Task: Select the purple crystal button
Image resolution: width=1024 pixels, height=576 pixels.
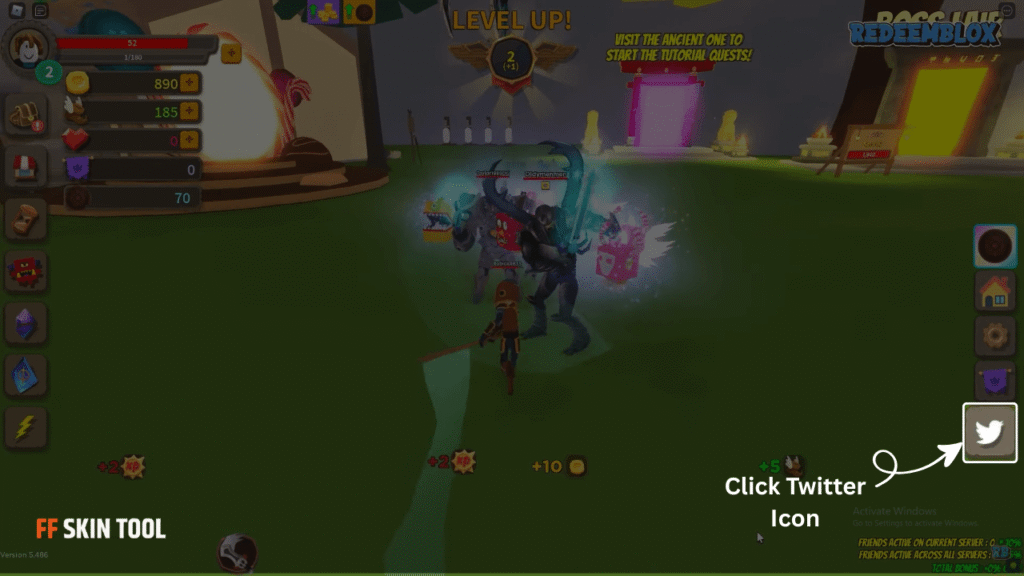Action: pos(26,323)
